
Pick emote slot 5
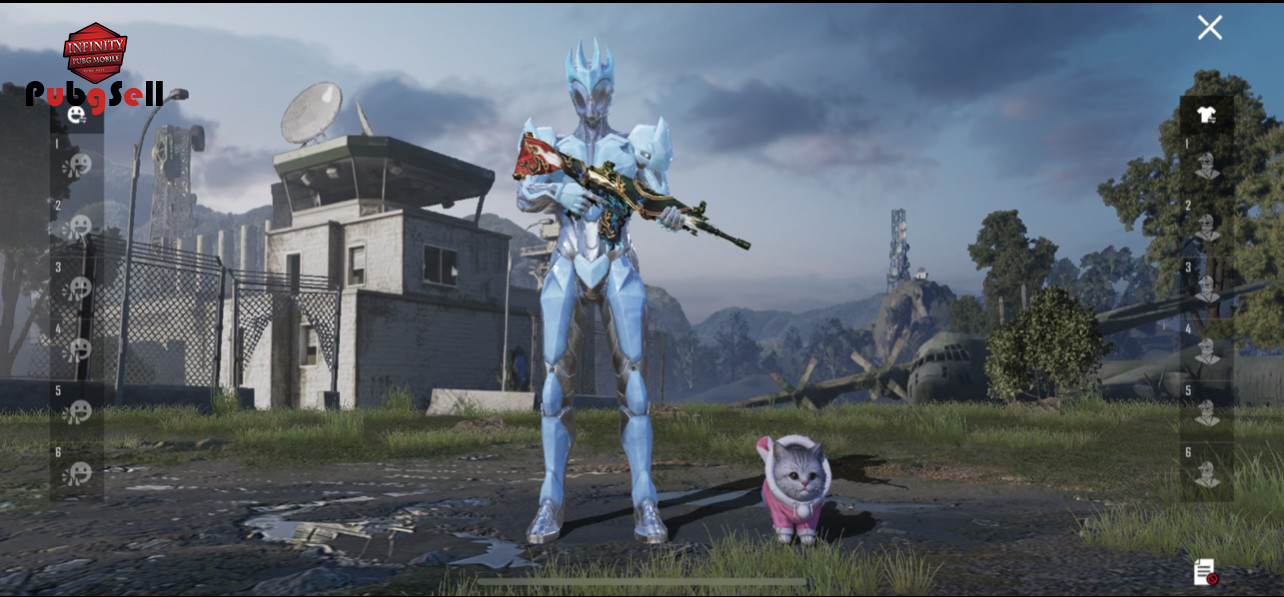78,412
